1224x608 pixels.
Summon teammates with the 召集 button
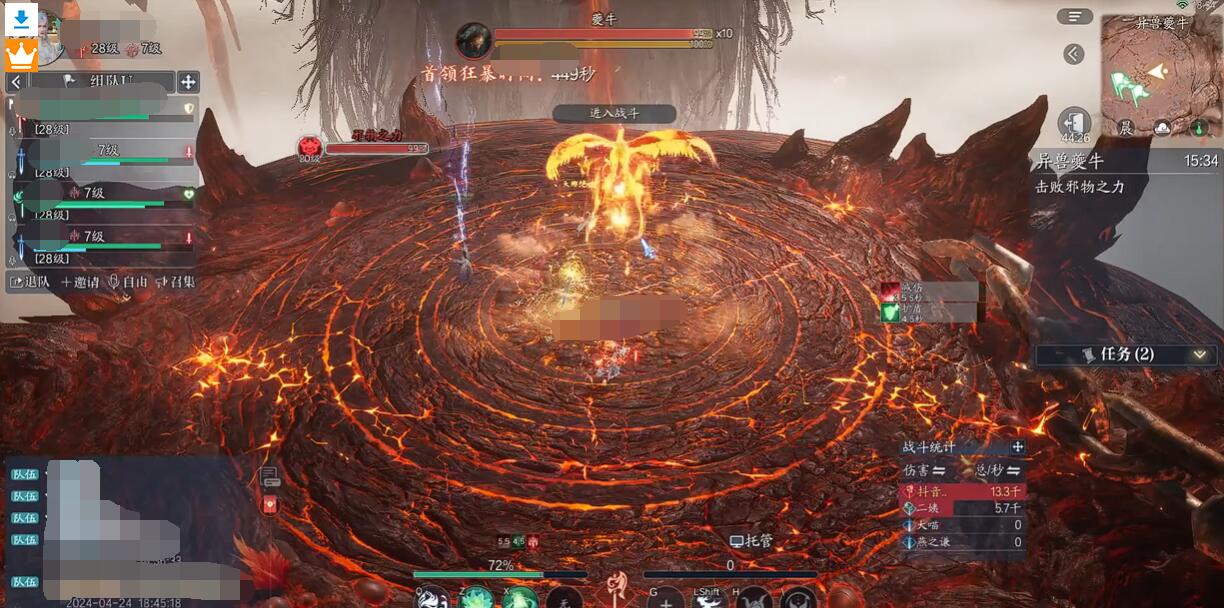(175, 282)
